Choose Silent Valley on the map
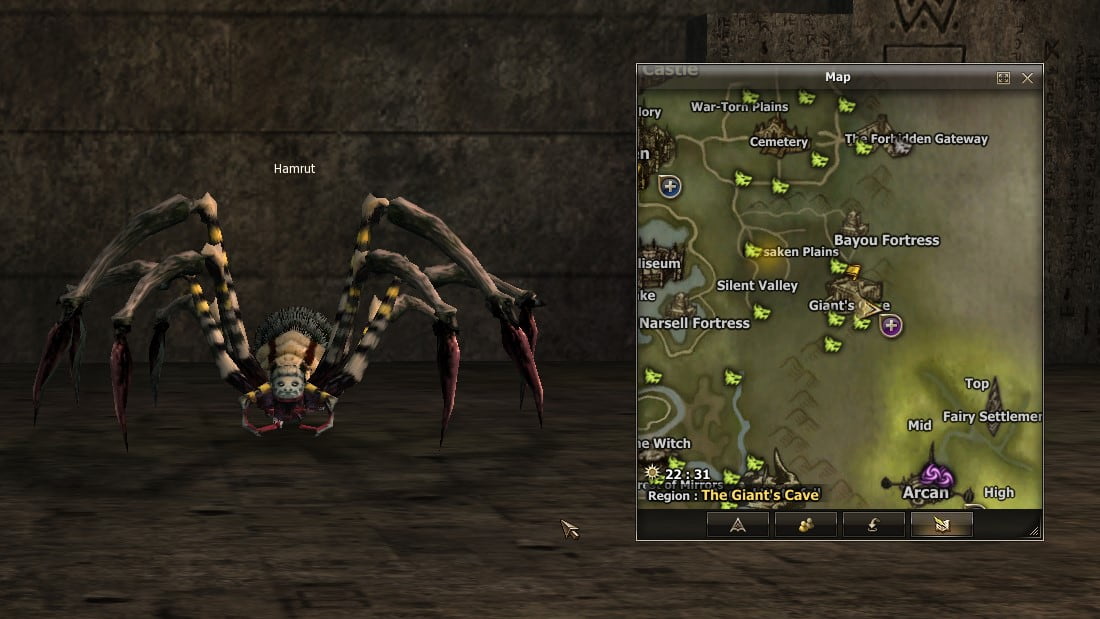 tap(757, 286)
